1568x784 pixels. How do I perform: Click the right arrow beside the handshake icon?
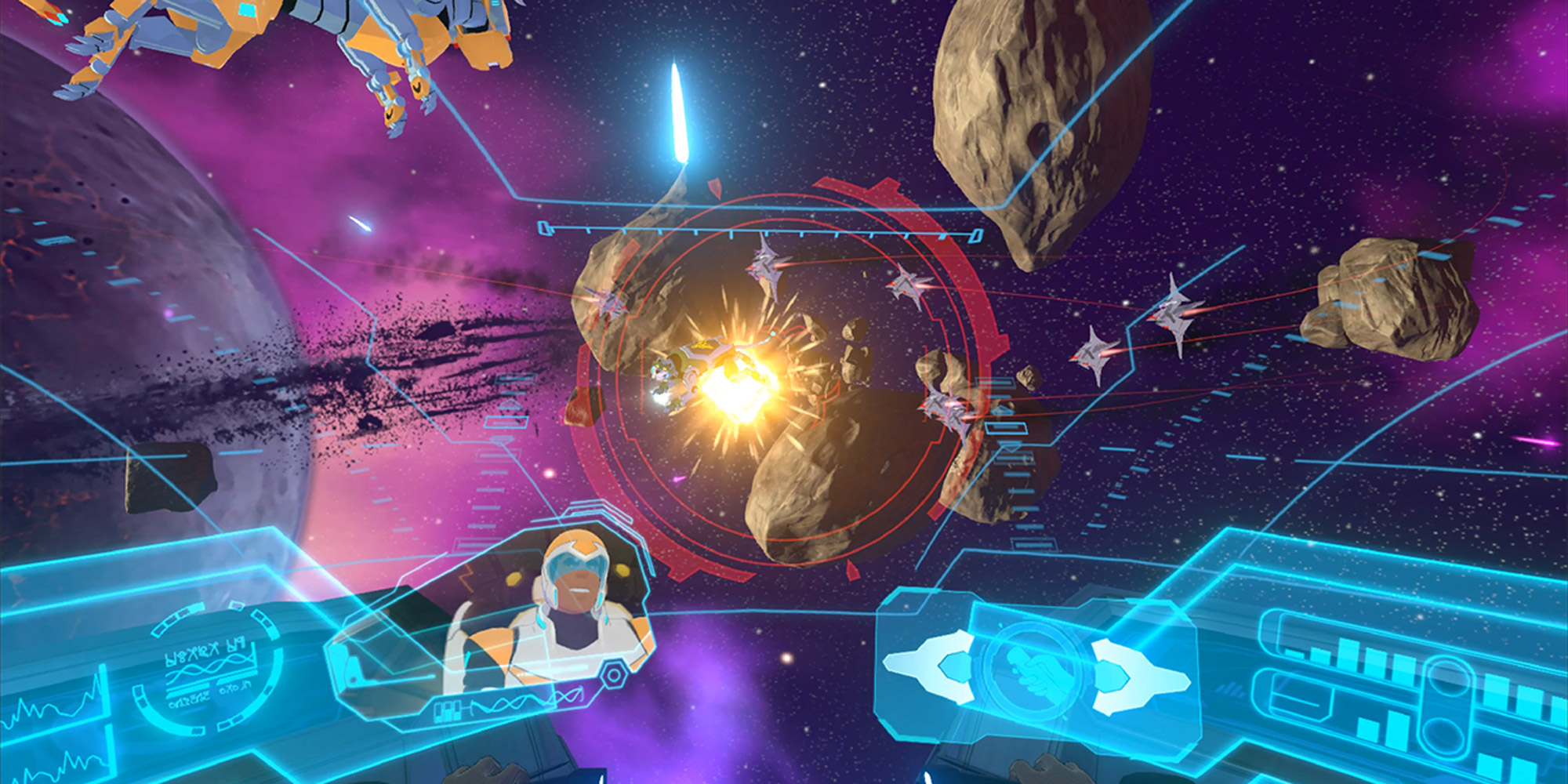point(1137,676)
